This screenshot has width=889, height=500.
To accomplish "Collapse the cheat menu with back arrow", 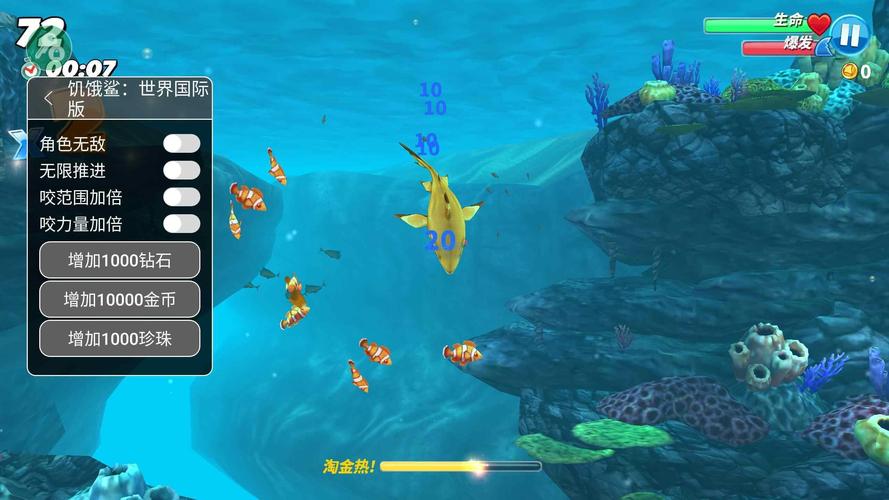I will pos(49,98).
